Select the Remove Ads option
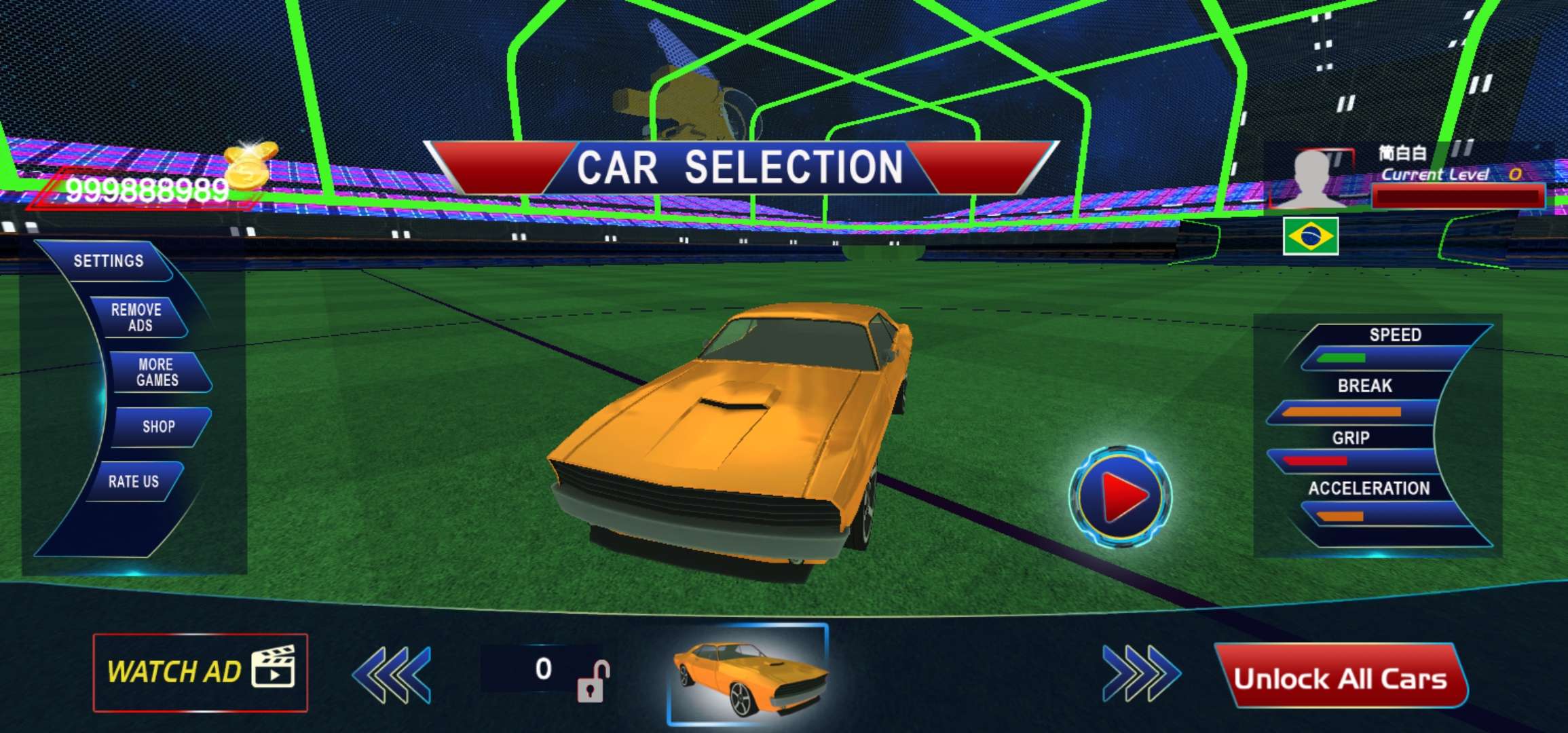 [136, 318]
